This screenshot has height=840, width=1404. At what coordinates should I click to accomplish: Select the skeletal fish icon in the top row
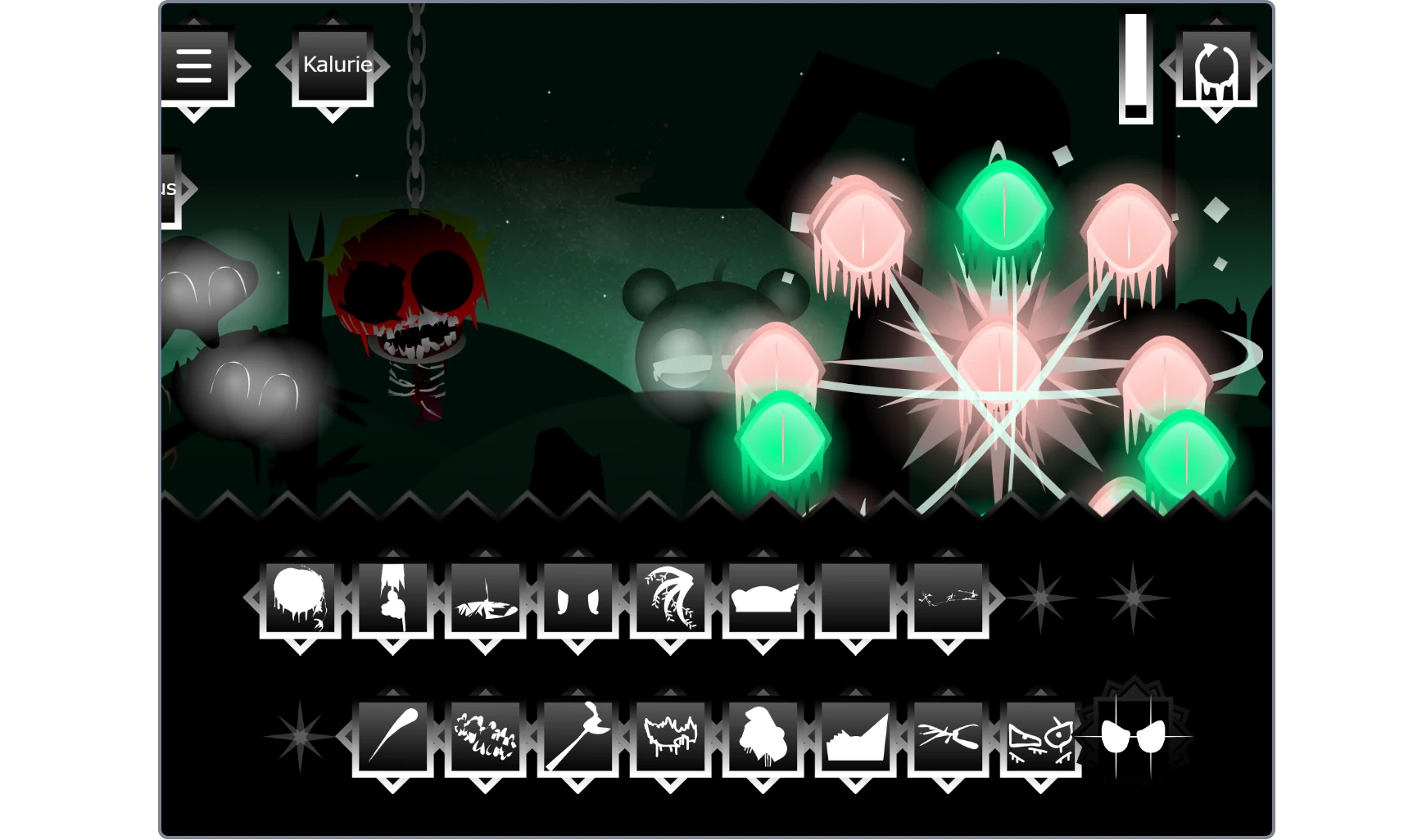(487, 598)
